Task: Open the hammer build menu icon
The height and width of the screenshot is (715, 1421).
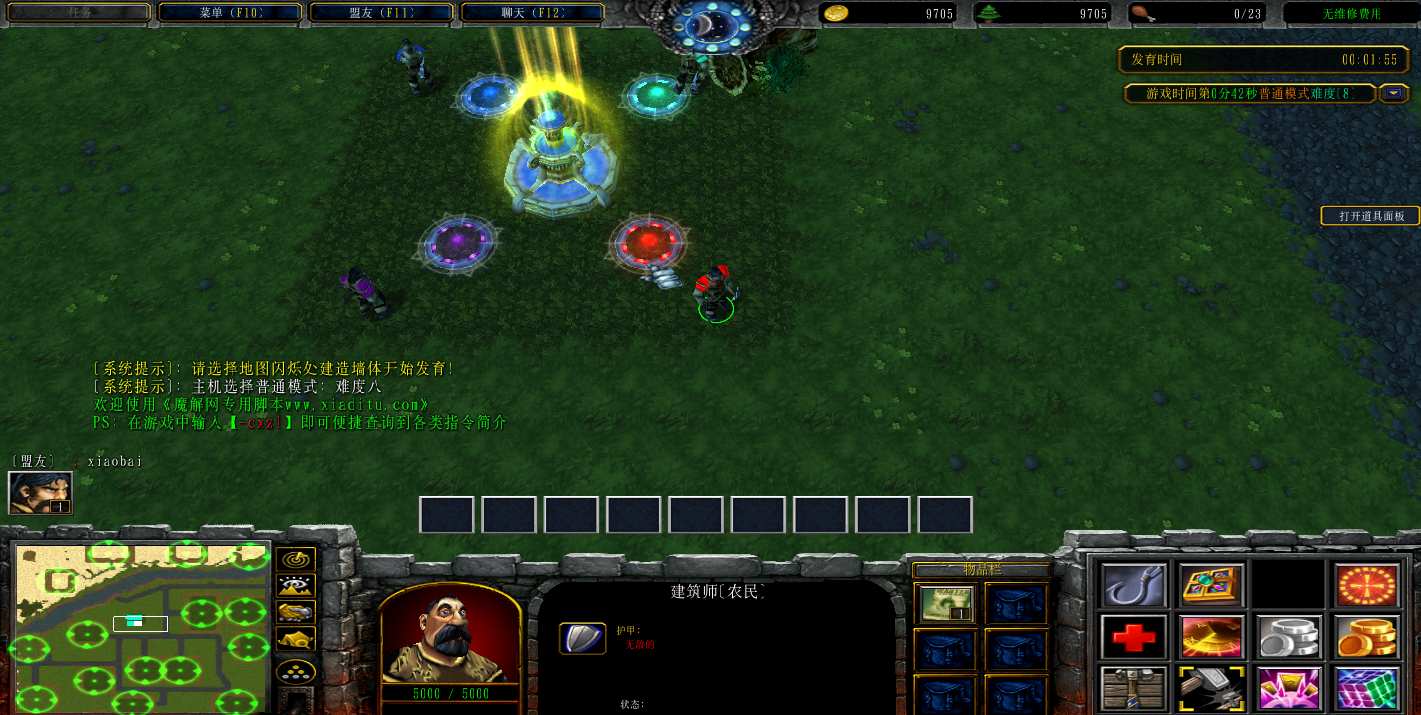Action: point(1212,688)
